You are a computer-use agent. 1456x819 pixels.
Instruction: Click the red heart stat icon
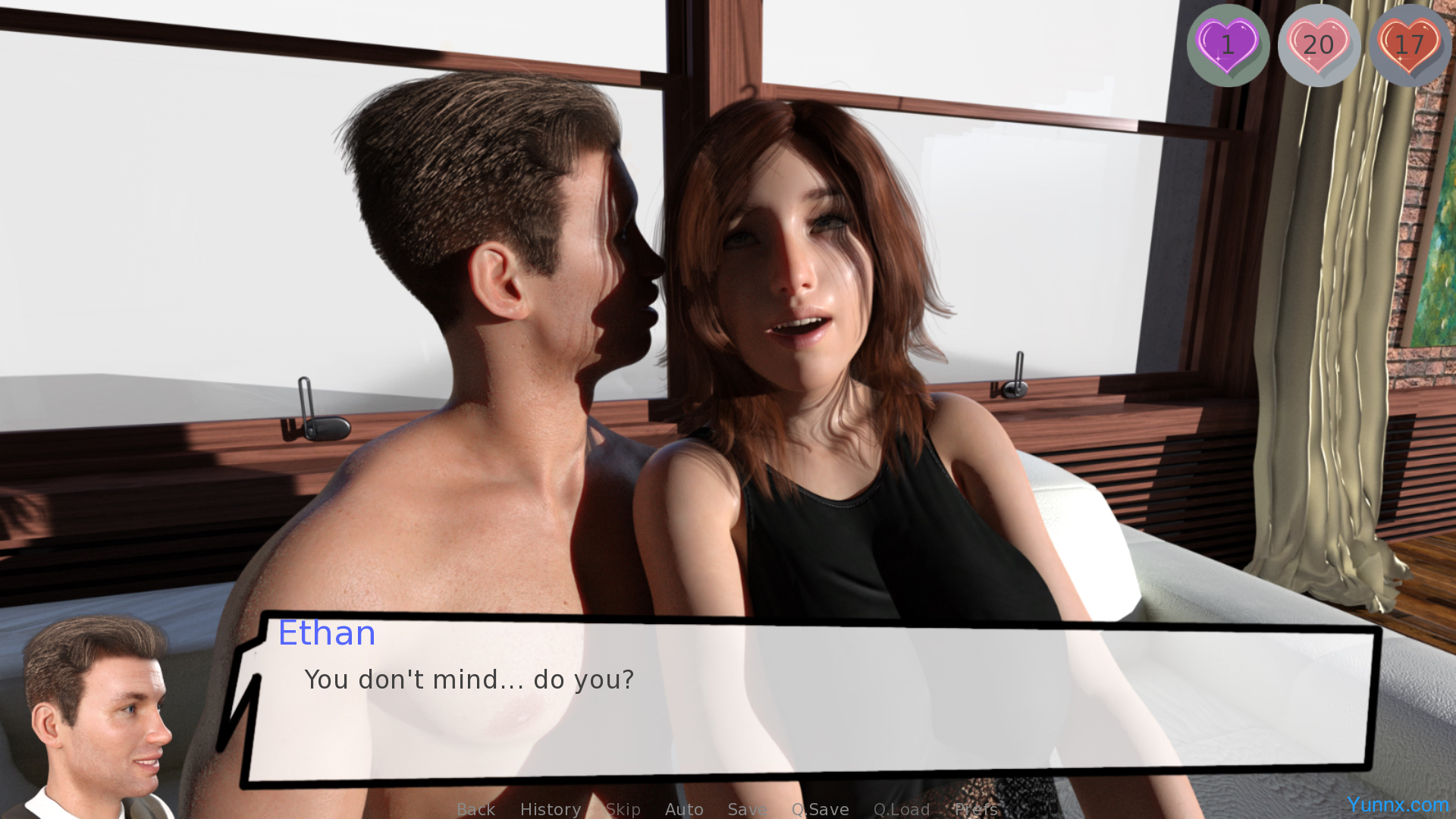[x=1409, y=45]
